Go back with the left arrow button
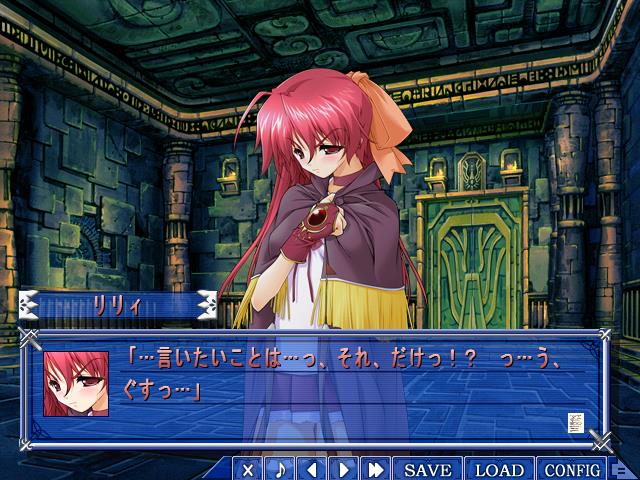The image size is (640, 480). 313,469
